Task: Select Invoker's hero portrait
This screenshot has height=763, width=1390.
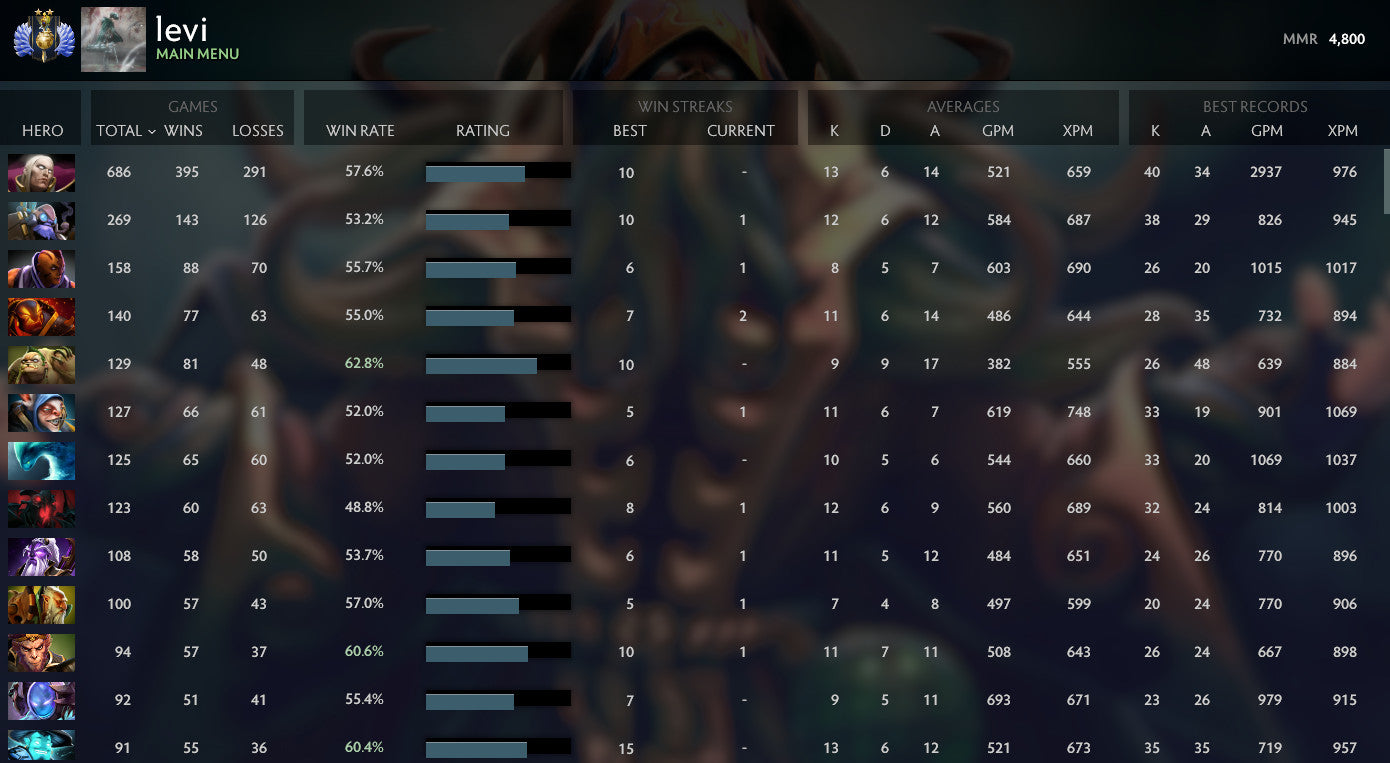Action: point(41,171)
